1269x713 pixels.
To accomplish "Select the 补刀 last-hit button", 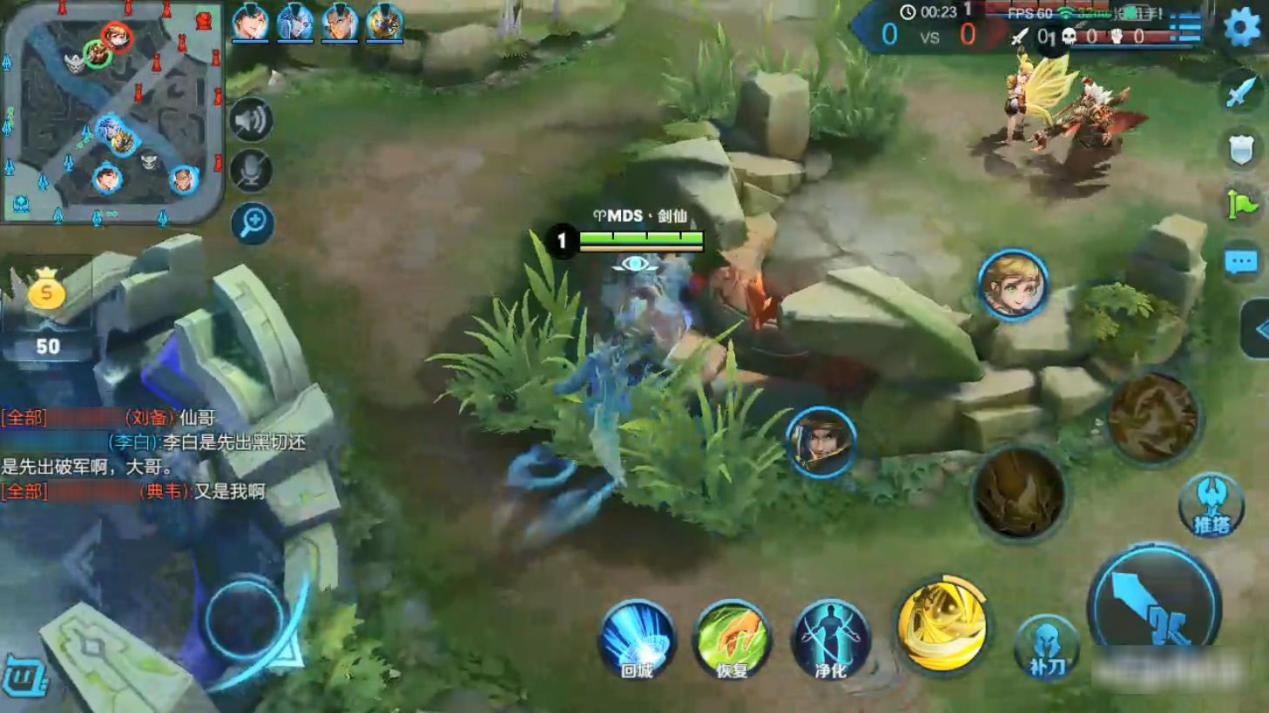I will 1046,645.
